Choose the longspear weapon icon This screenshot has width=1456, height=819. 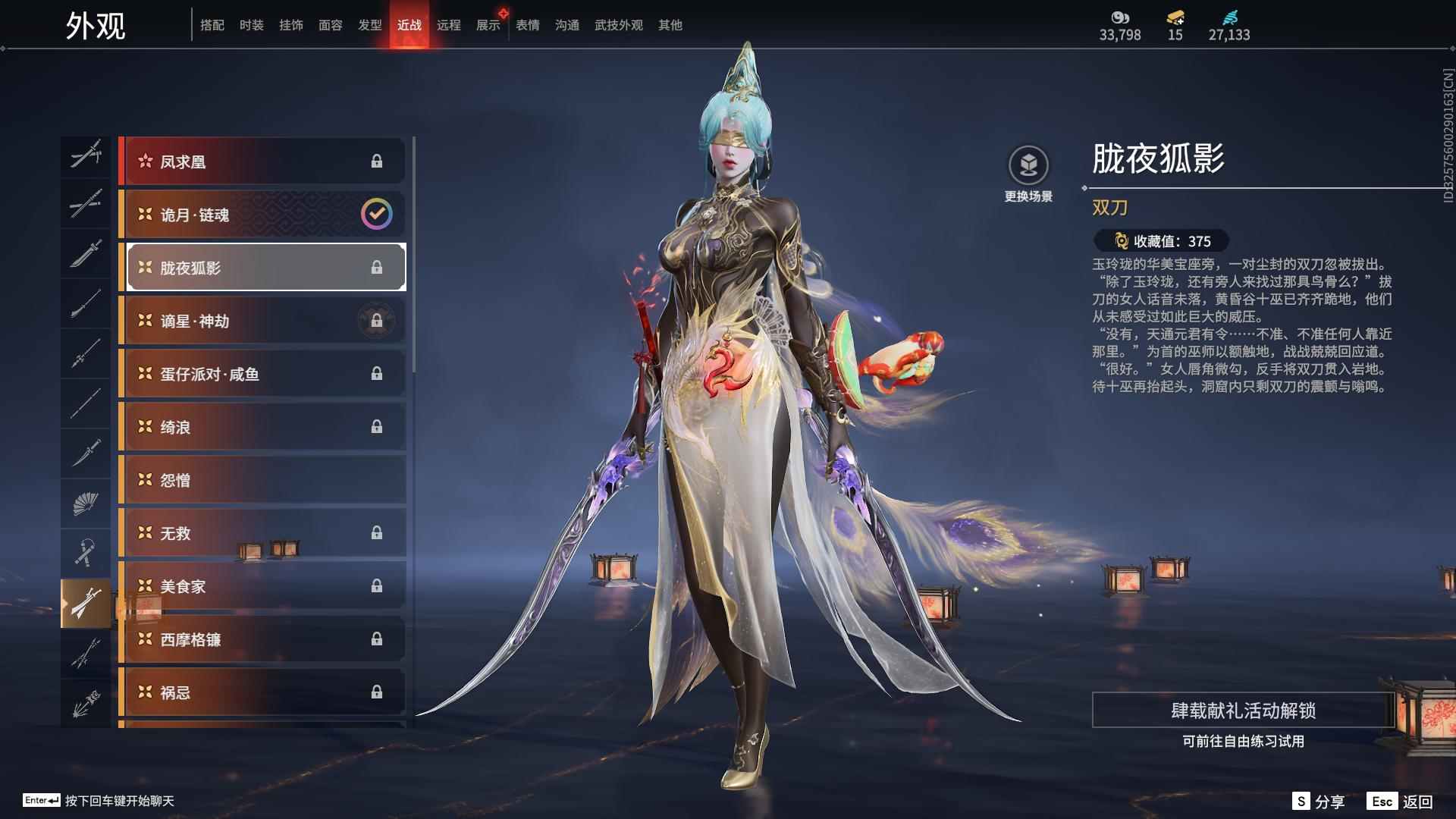pos(86,354)
